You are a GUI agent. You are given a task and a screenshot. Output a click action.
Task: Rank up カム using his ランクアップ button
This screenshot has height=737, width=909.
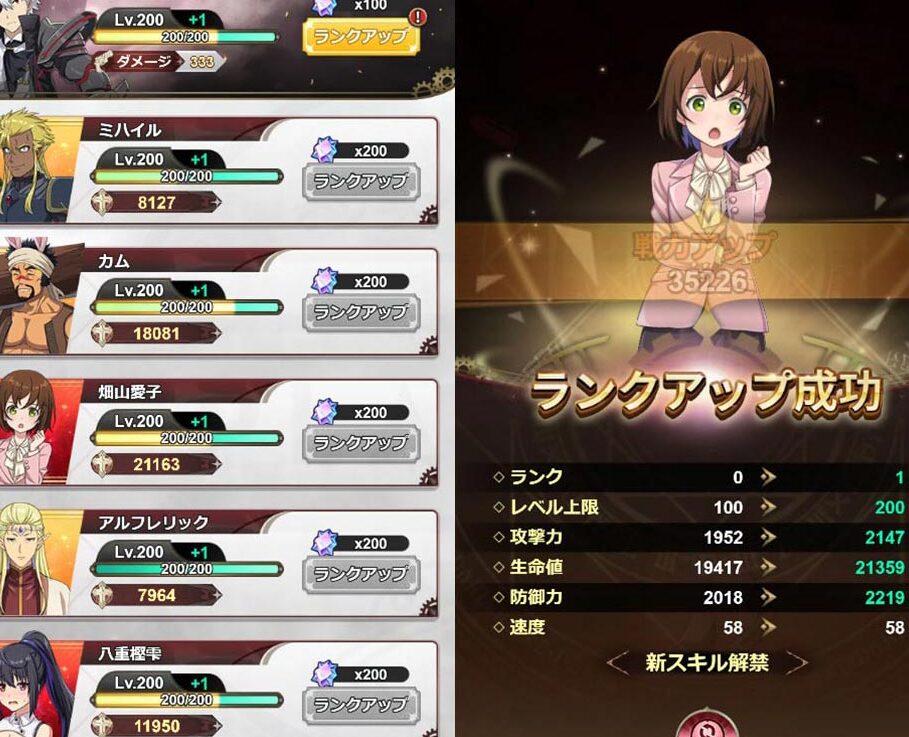360,312
